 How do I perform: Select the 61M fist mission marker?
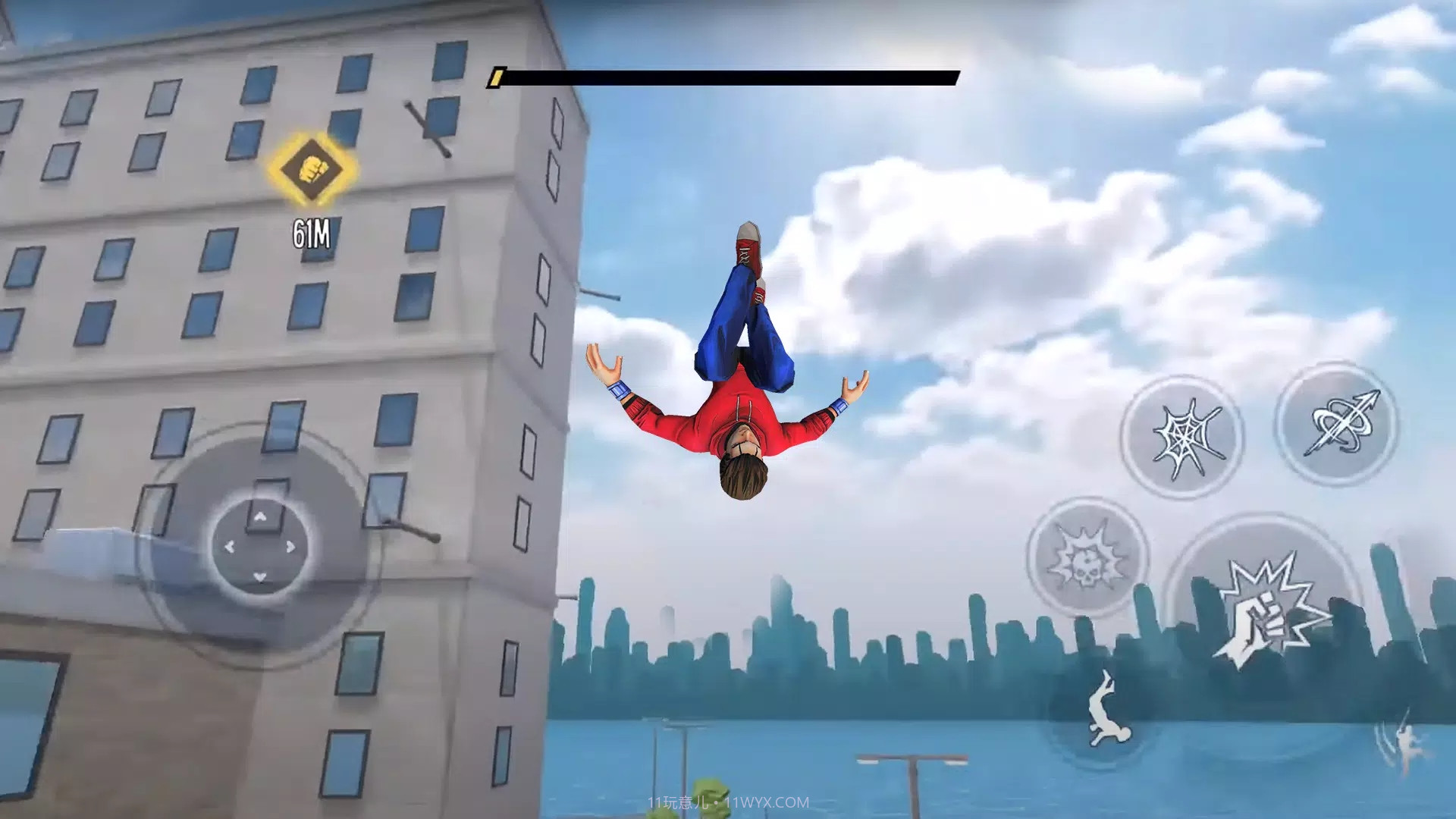coord(311,168)
